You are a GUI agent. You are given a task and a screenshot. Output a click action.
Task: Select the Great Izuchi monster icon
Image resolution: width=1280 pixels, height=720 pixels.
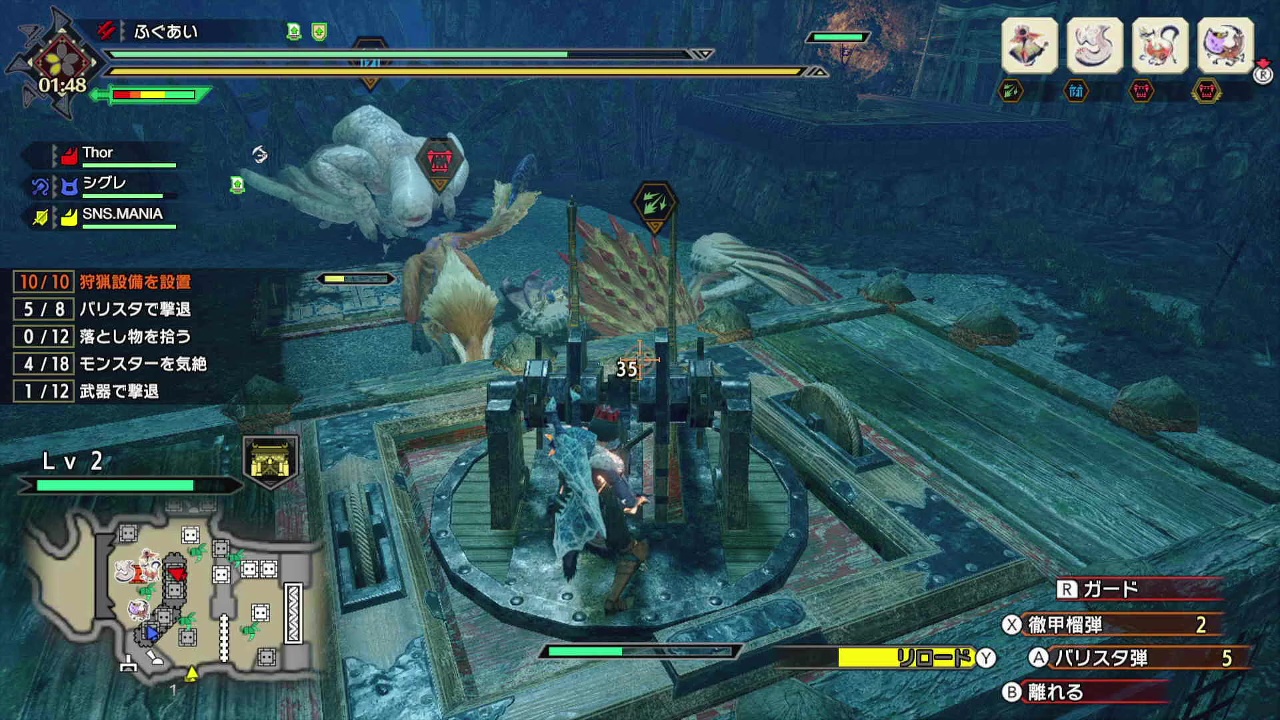[x=1160, y=45]
